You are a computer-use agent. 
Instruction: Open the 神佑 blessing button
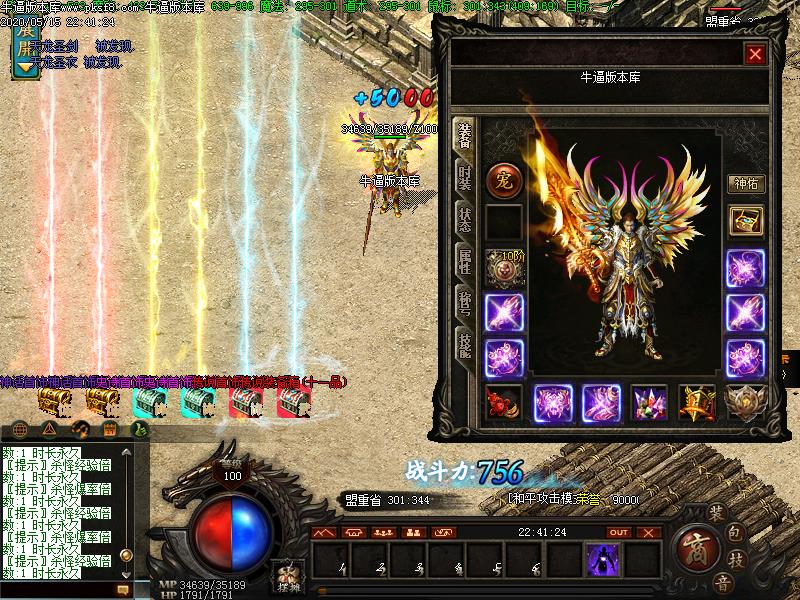[x=746, y=184]
